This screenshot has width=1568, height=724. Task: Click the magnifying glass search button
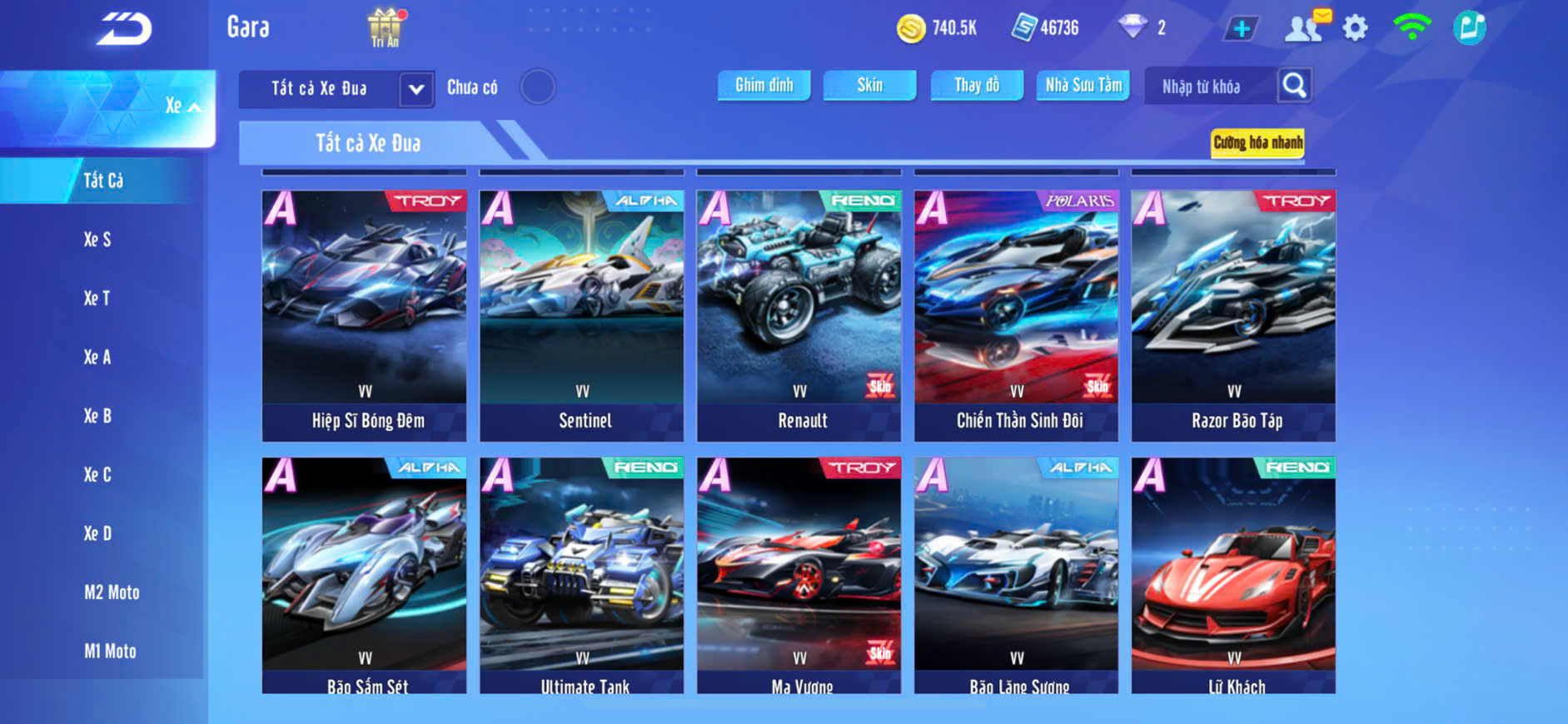(x=1294, y=85)
